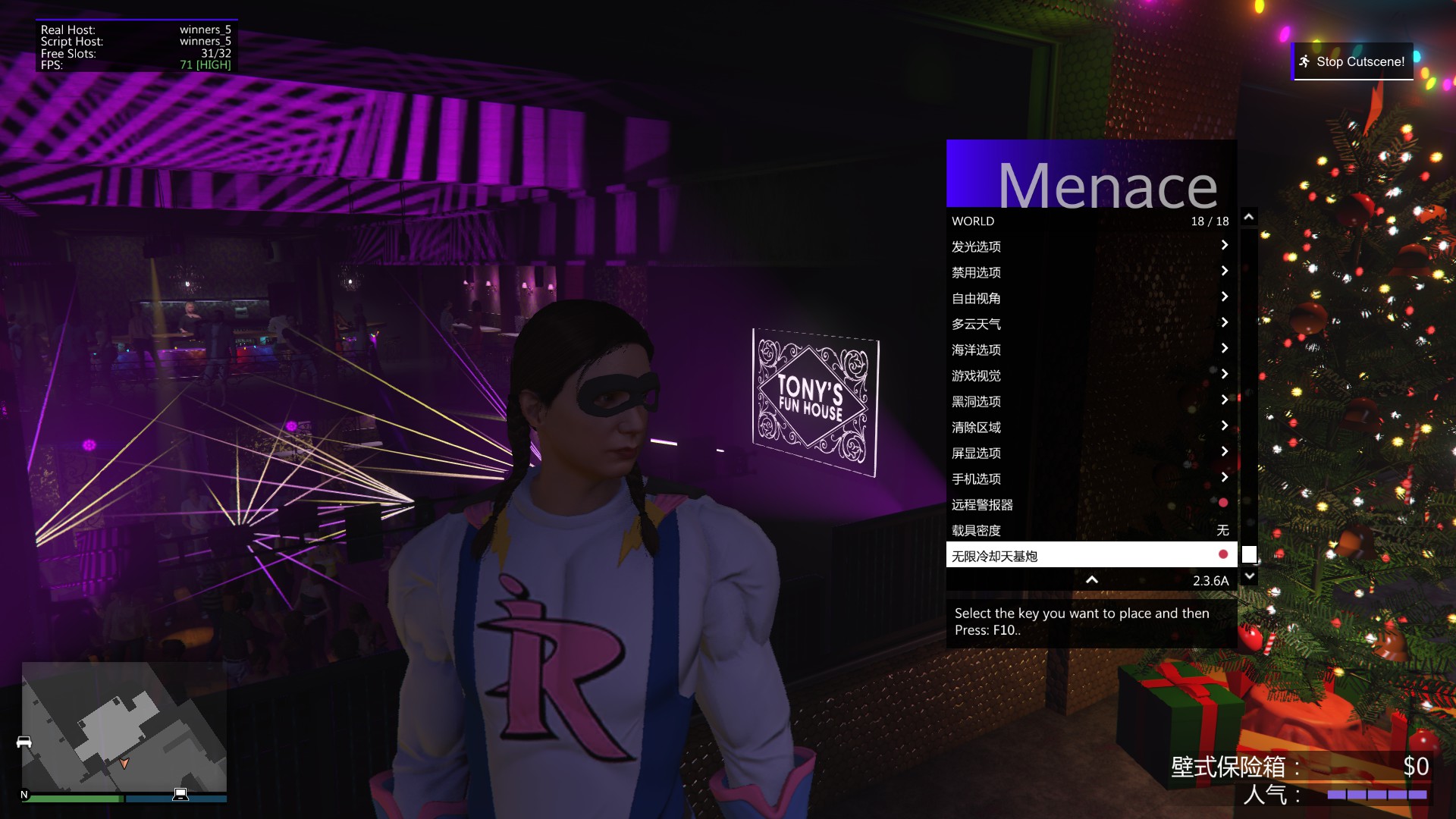The height and width of the screenshot is (819, 1456).
Task: Click the Menace menu header banner
Action: tap(1090, 174)
